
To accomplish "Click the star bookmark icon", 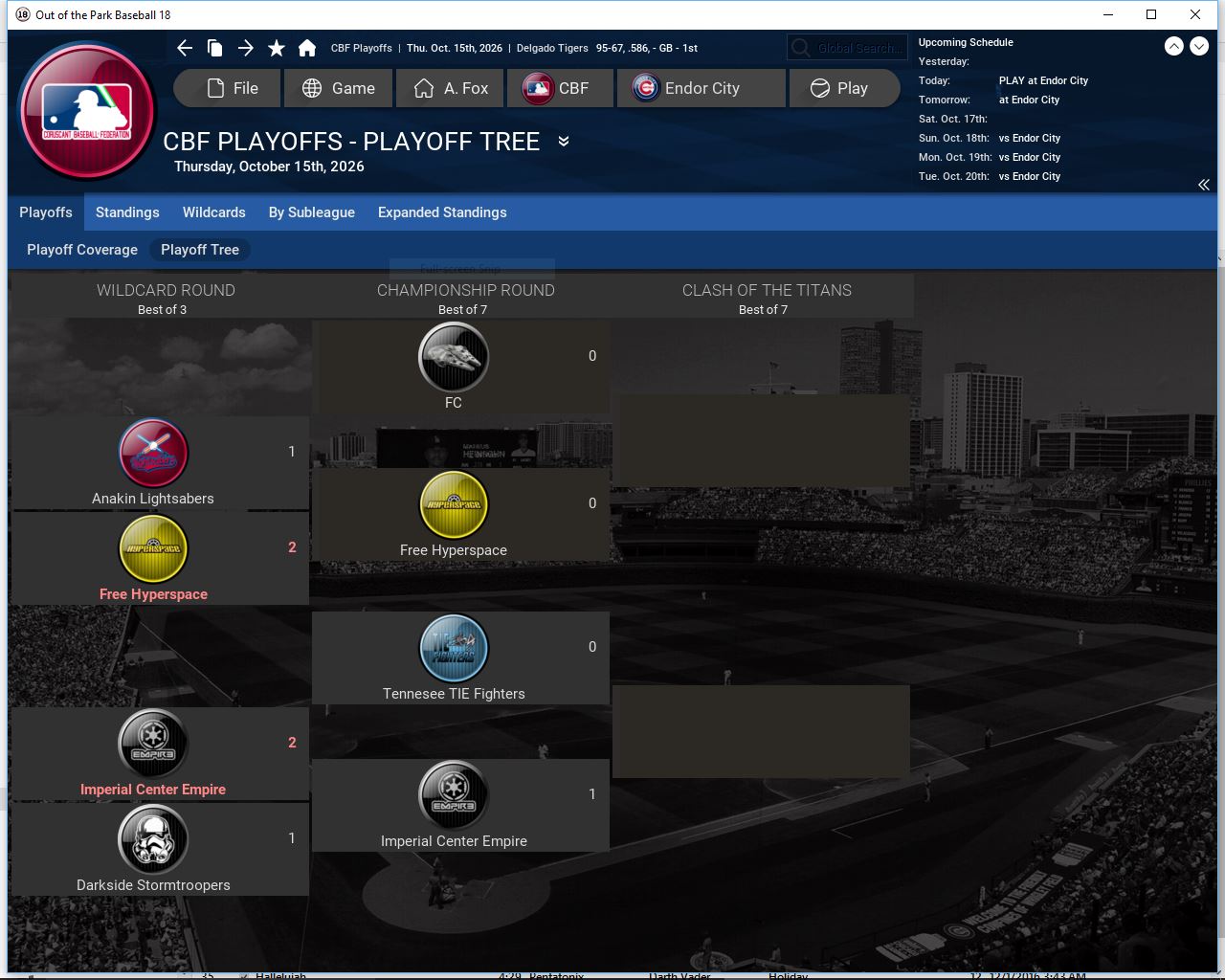I will pos(277,48).
